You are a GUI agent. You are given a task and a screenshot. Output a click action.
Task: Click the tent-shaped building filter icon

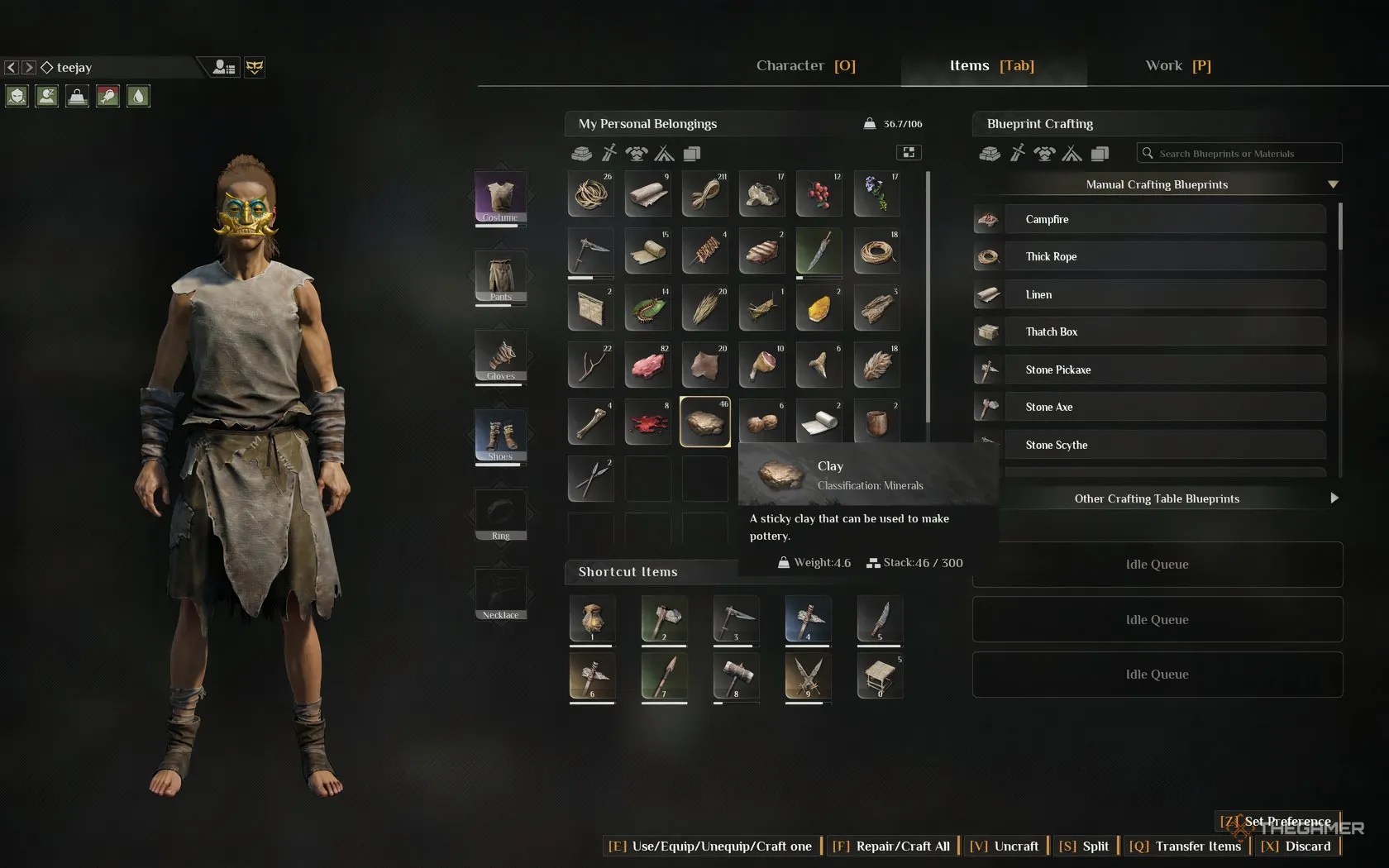coord(664,154)
